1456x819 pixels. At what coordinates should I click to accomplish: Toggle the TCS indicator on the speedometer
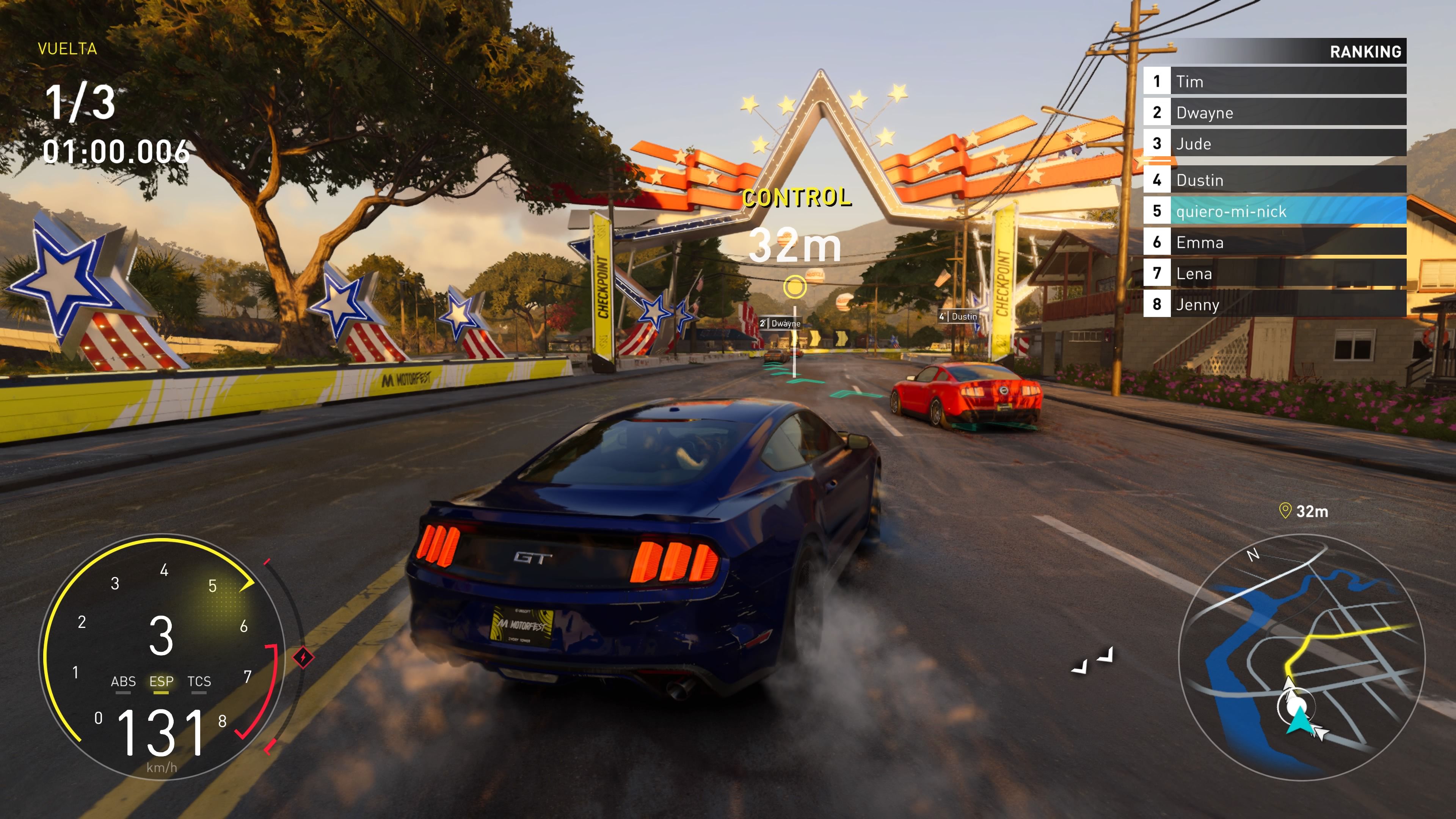point(199,682)
